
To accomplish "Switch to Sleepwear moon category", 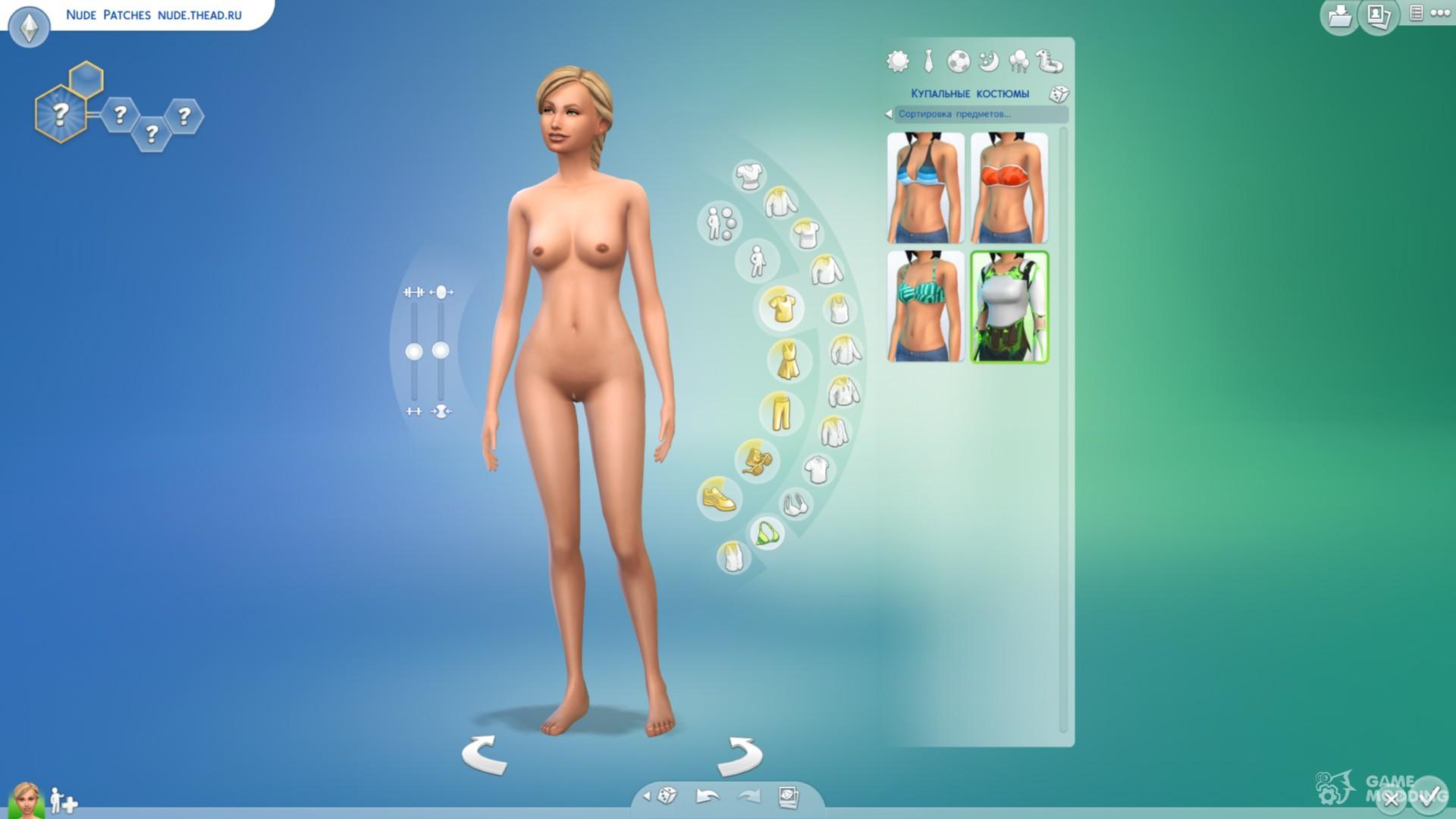I will coord(989,61).
